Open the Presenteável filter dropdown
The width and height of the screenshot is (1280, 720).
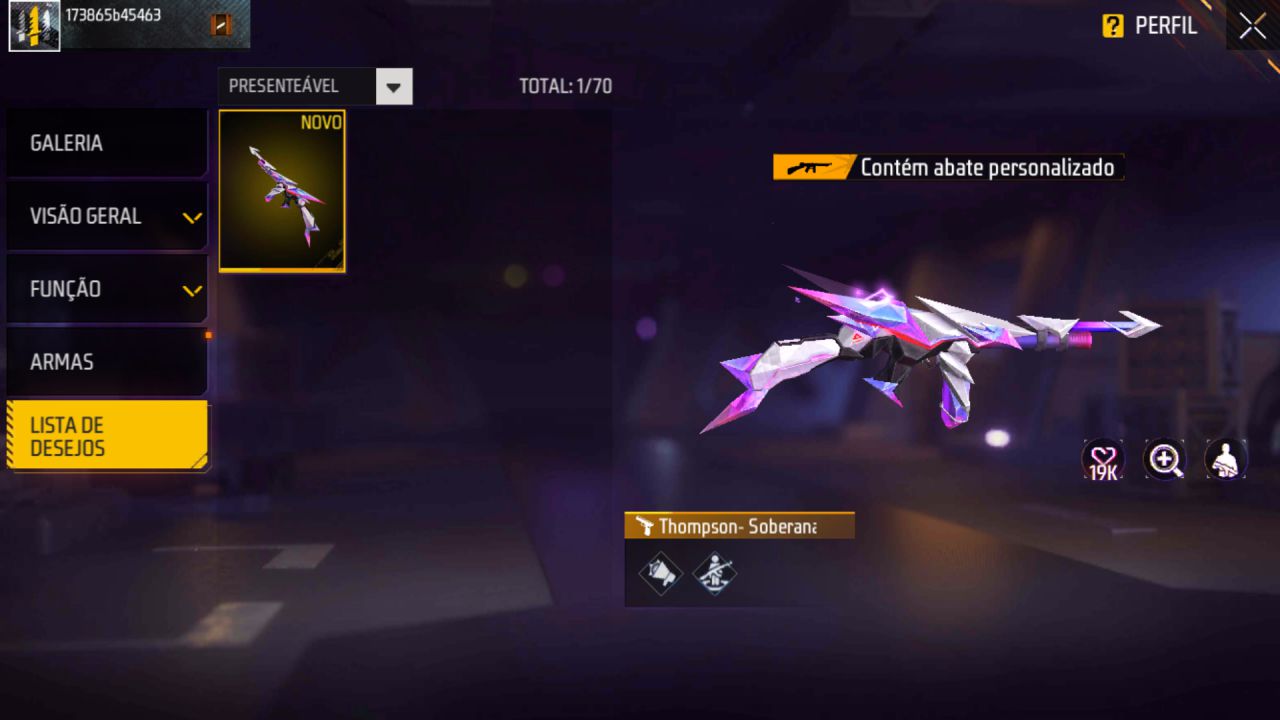[x=394, y=87]
